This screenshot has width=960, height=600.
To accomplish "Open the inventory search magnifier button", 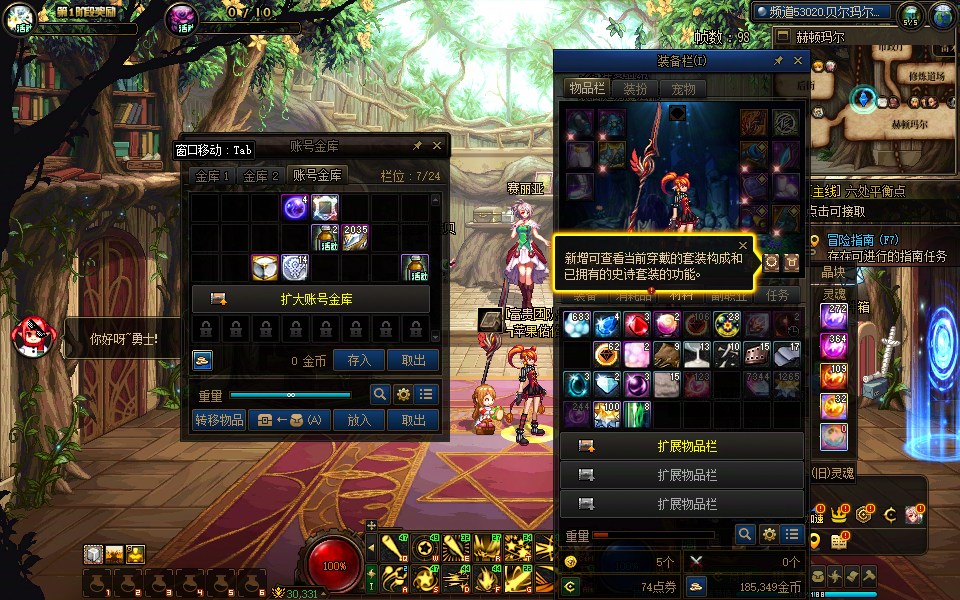I will (744, 535).
